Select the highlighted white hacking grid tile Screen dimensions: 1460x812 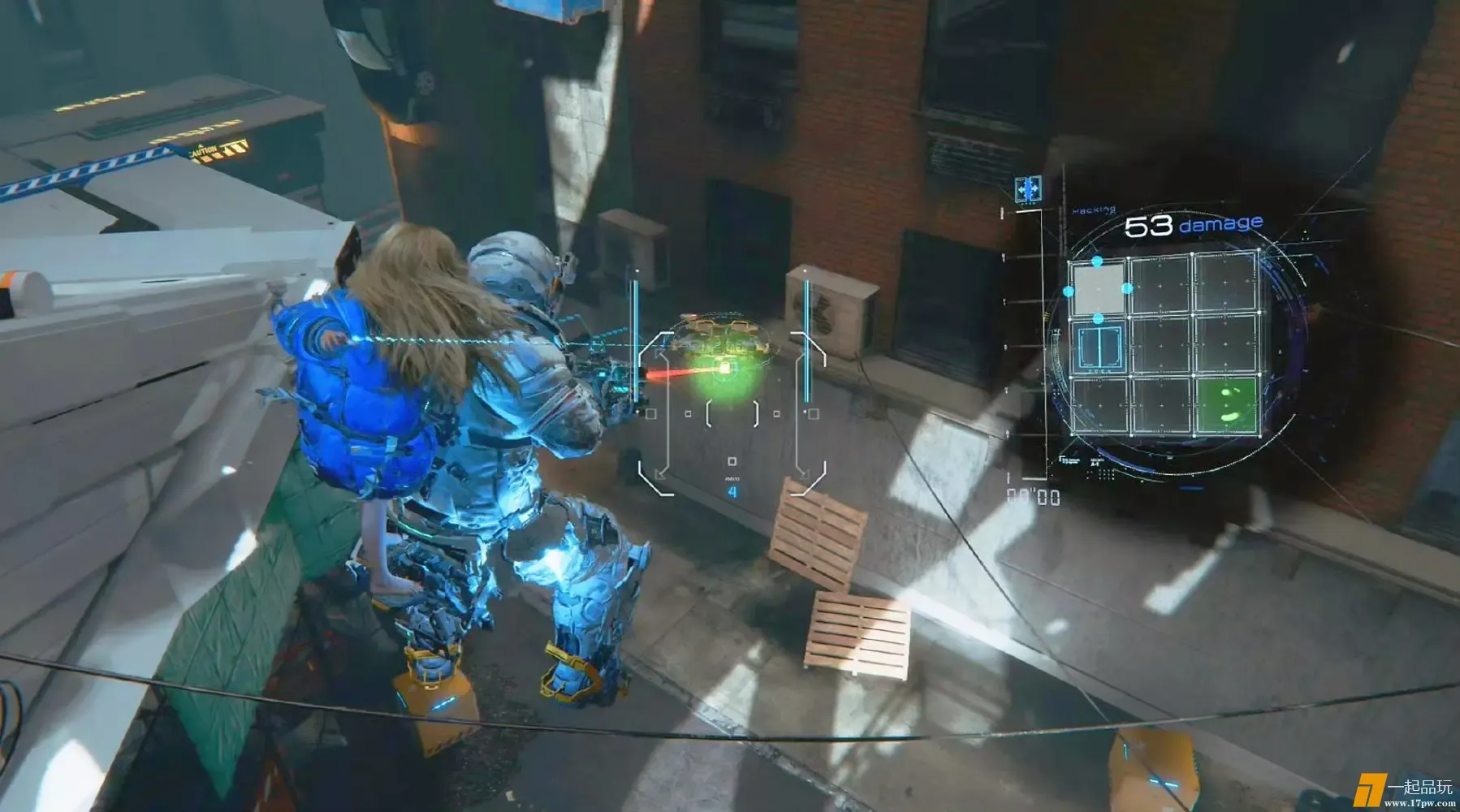point(1099,287)
